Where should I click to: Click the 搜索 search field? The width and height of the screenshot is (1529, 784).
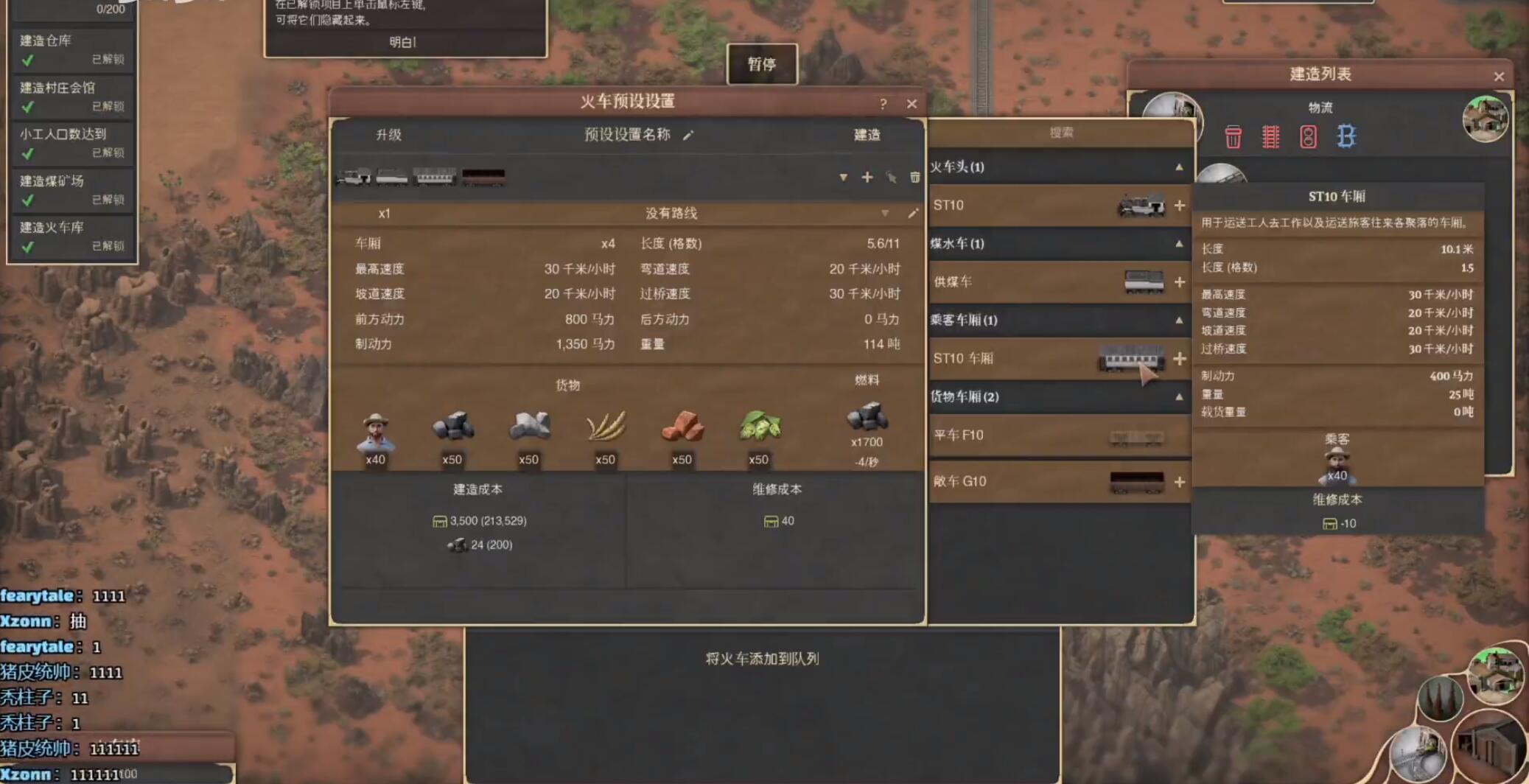1060,133
